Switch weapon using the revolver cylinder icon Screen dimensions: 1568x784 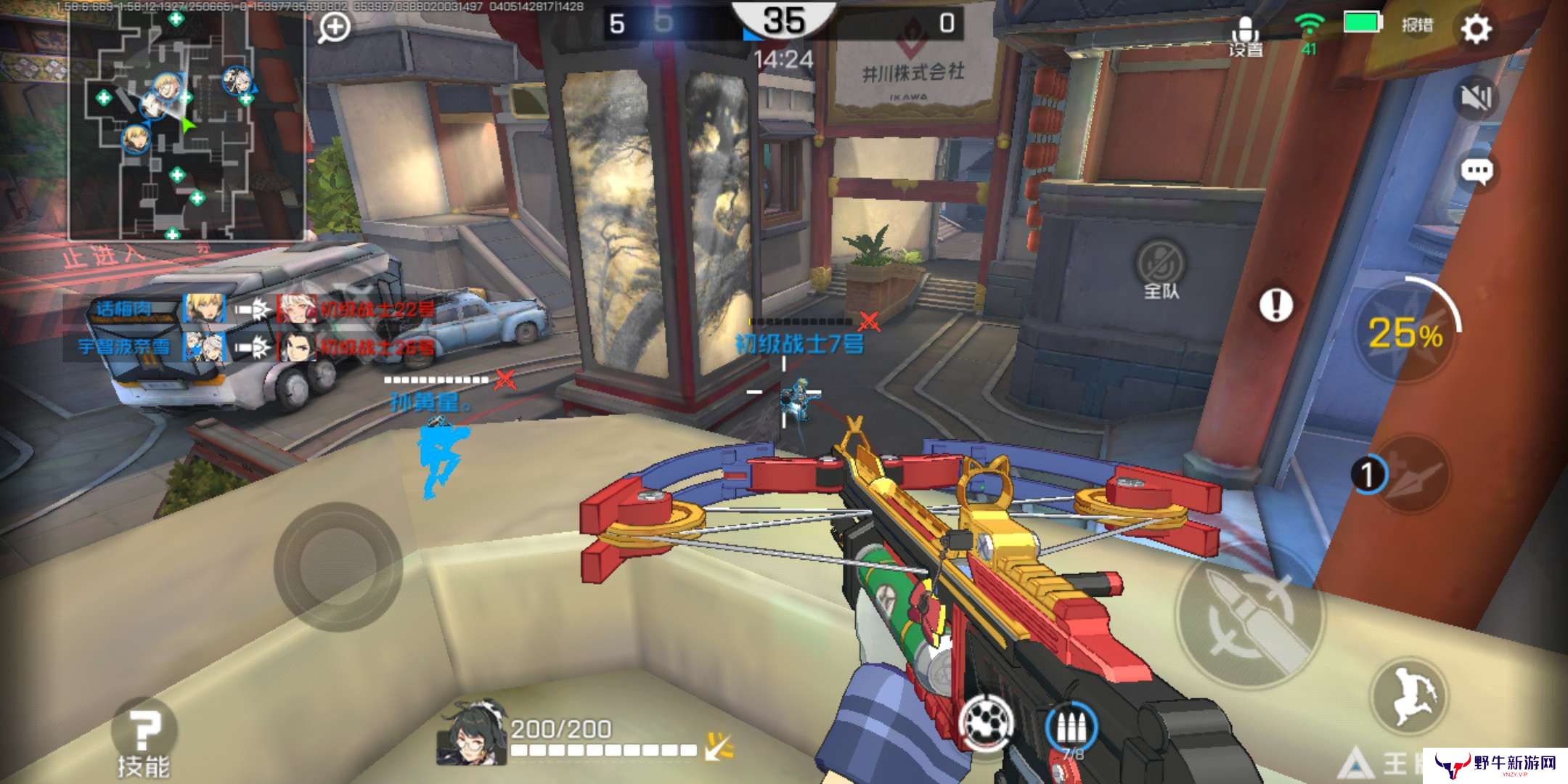(986, 723)
